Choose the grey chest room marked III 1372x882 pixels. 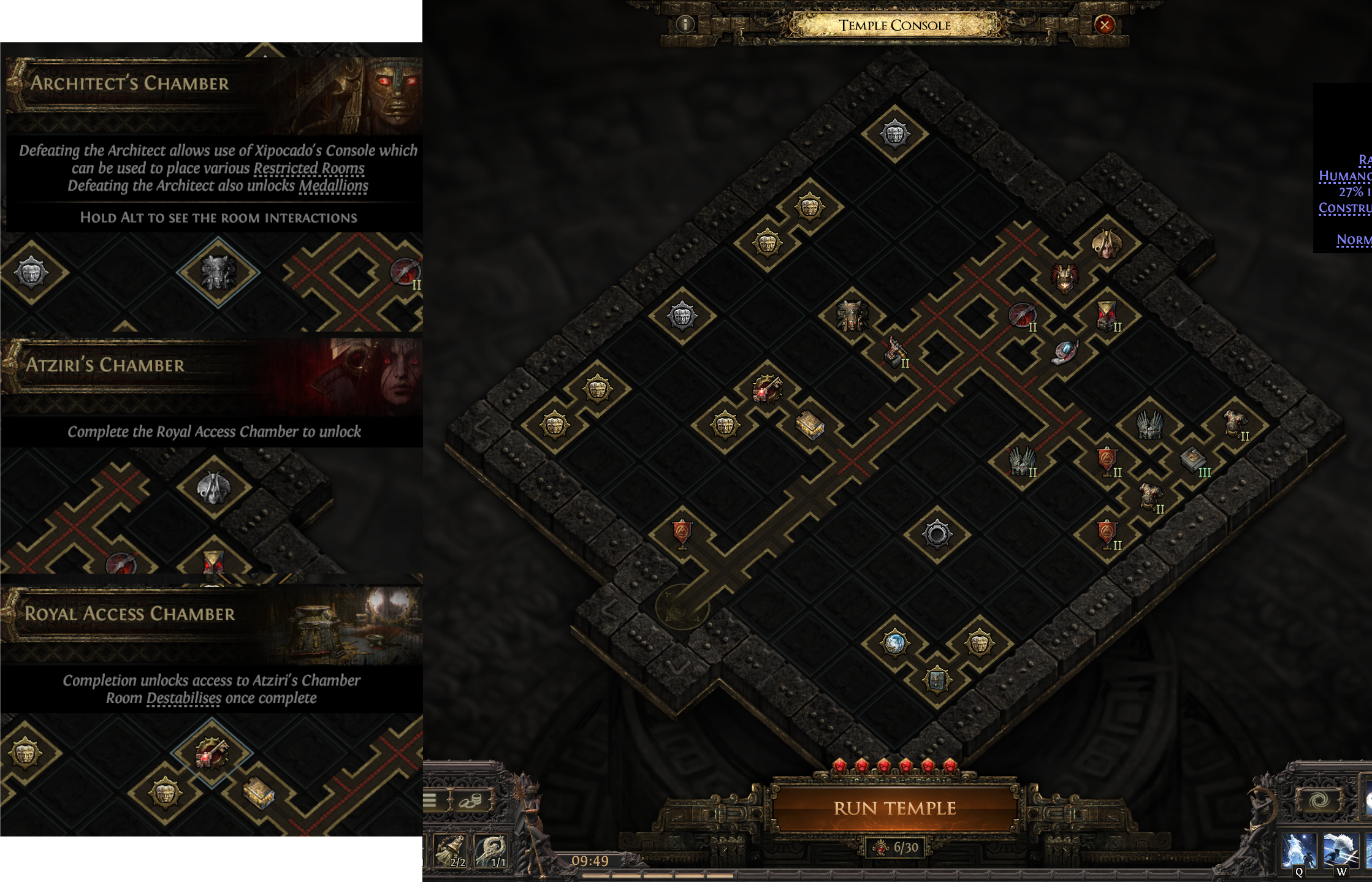(1193, 460)
